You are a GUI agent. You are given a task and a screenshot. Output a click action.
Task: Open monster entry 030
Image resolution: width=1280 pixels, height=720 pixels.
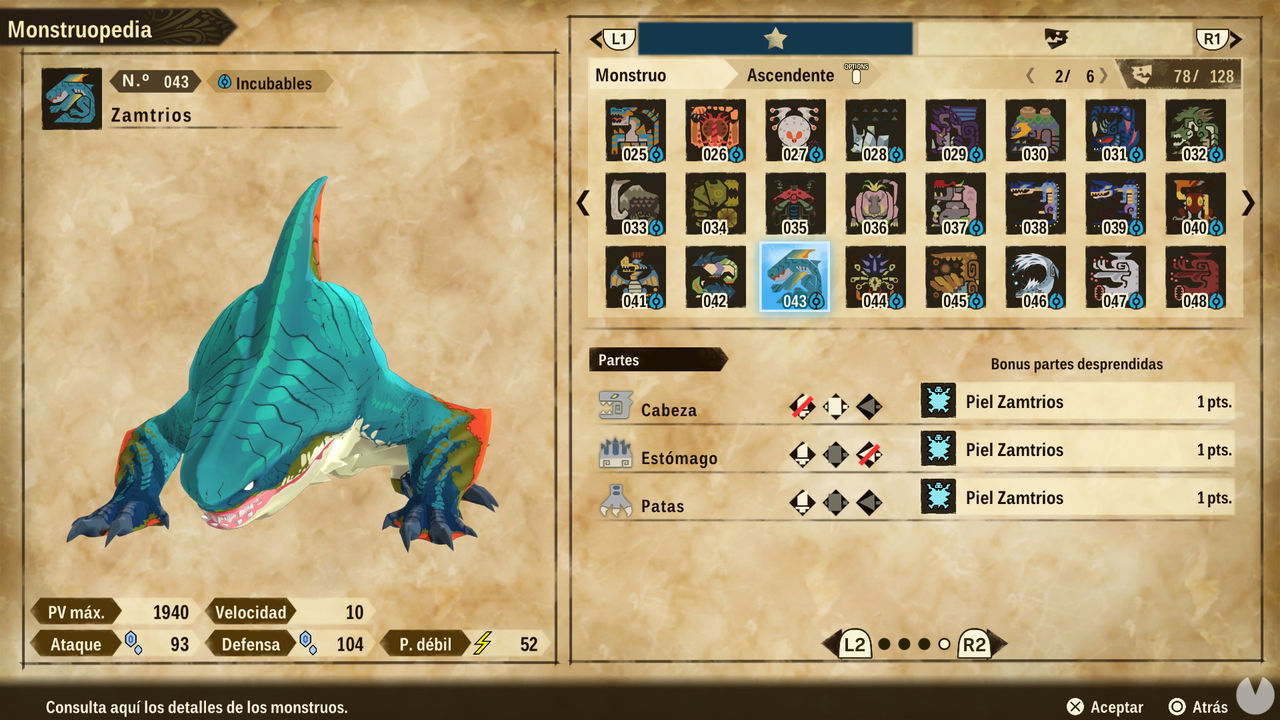click(x=1035, y=130)
